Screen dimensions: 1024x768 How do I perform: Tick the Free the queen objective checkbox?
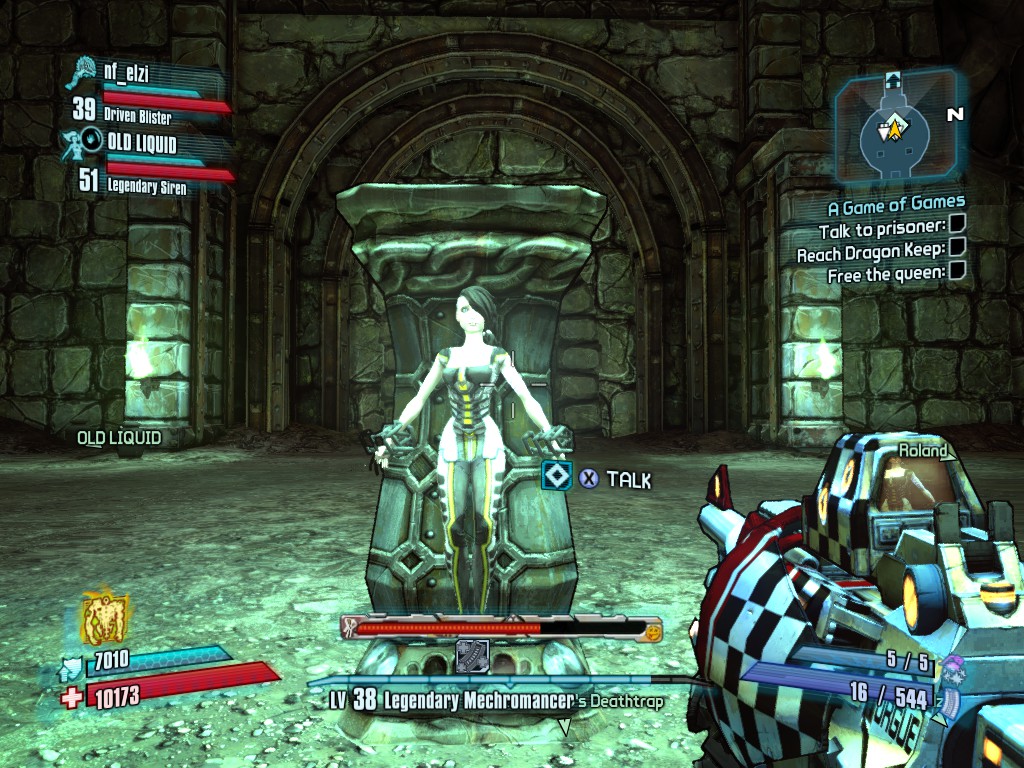tap(956, 273)
